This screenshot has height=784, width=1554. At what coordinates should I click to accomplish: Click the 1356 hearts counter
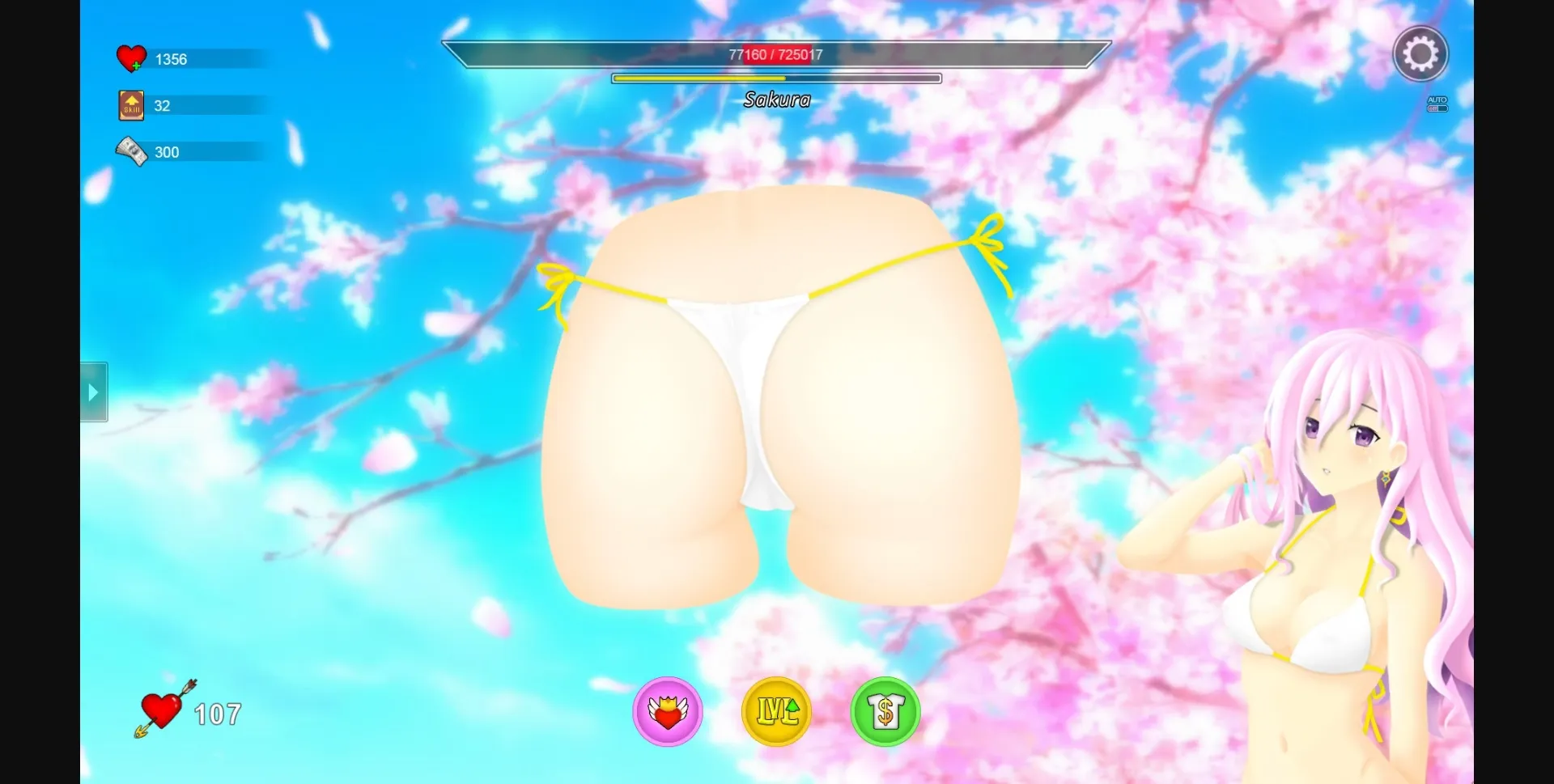point(171,58)
